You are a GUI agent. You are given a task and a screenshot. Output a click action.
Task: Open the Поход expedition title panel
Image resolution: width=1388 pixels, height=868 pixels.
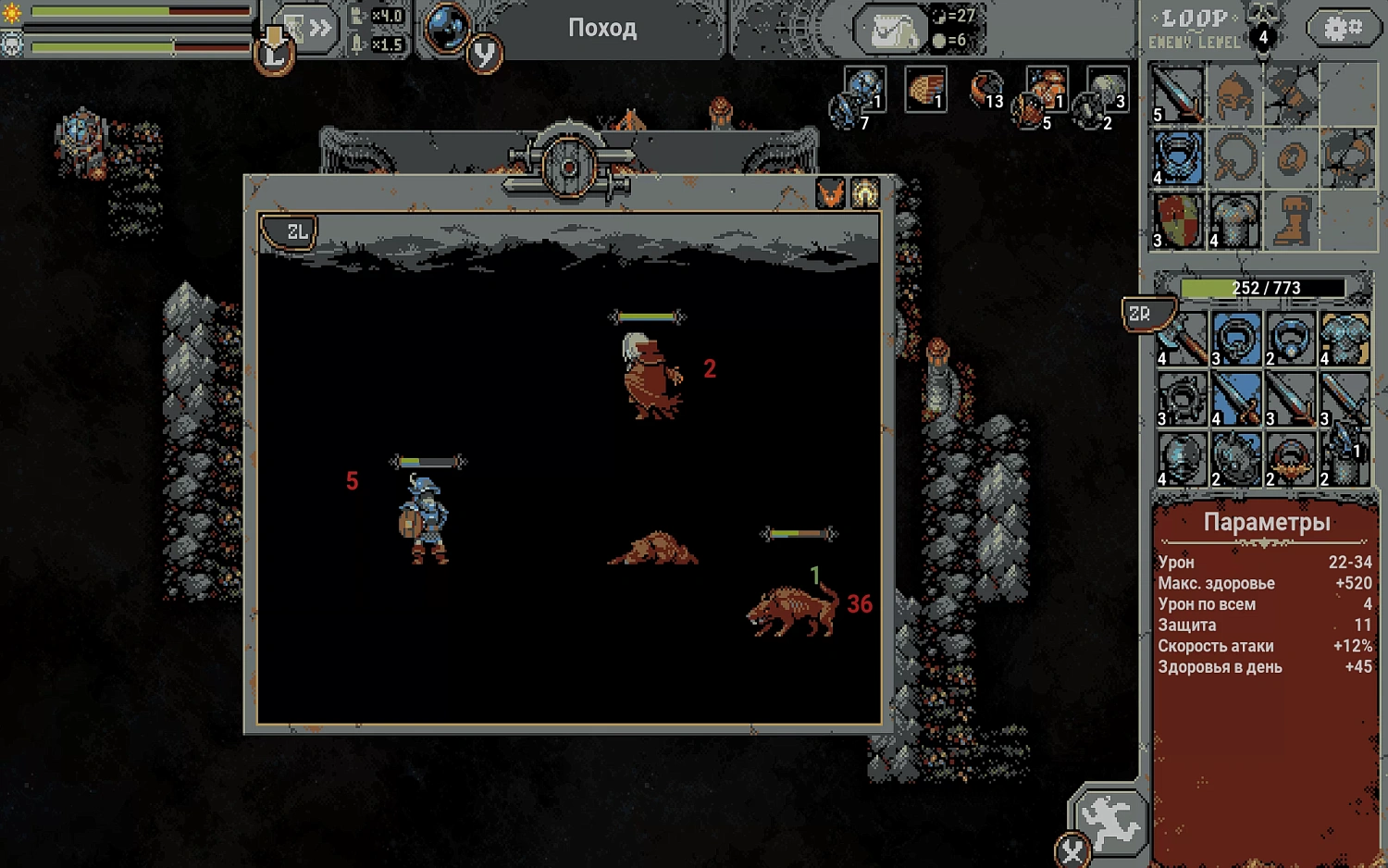point(601,29)
